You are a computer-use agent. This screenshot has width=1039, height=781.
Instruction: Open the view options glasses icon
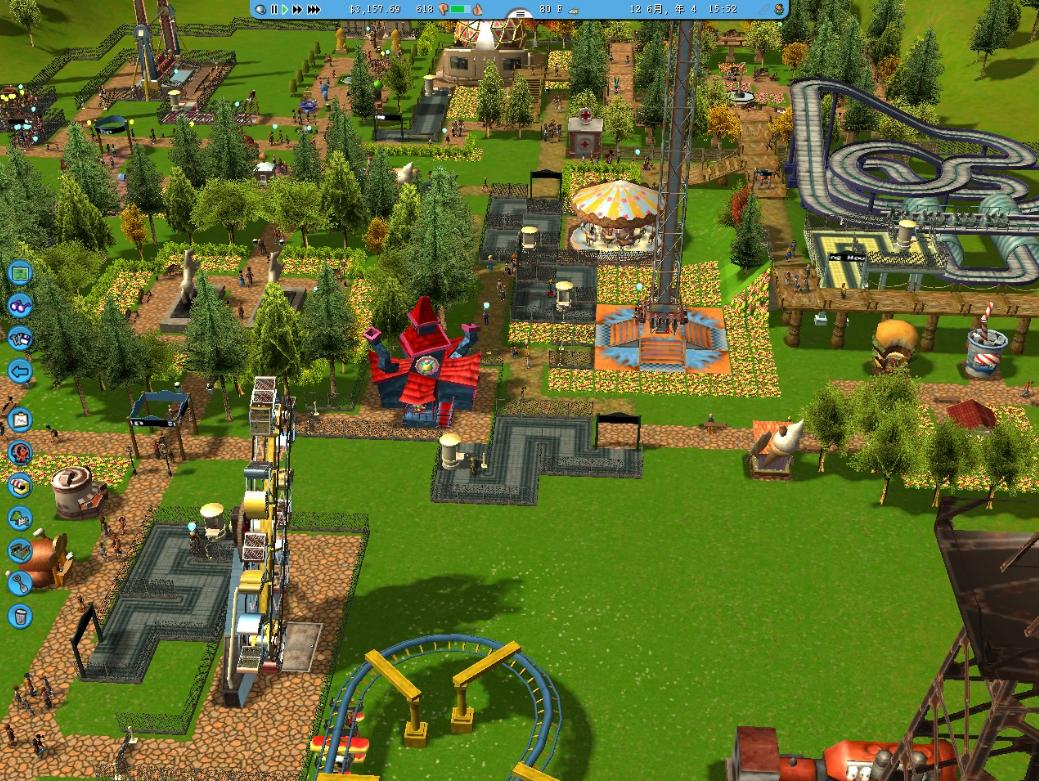(x=19, y=305)
